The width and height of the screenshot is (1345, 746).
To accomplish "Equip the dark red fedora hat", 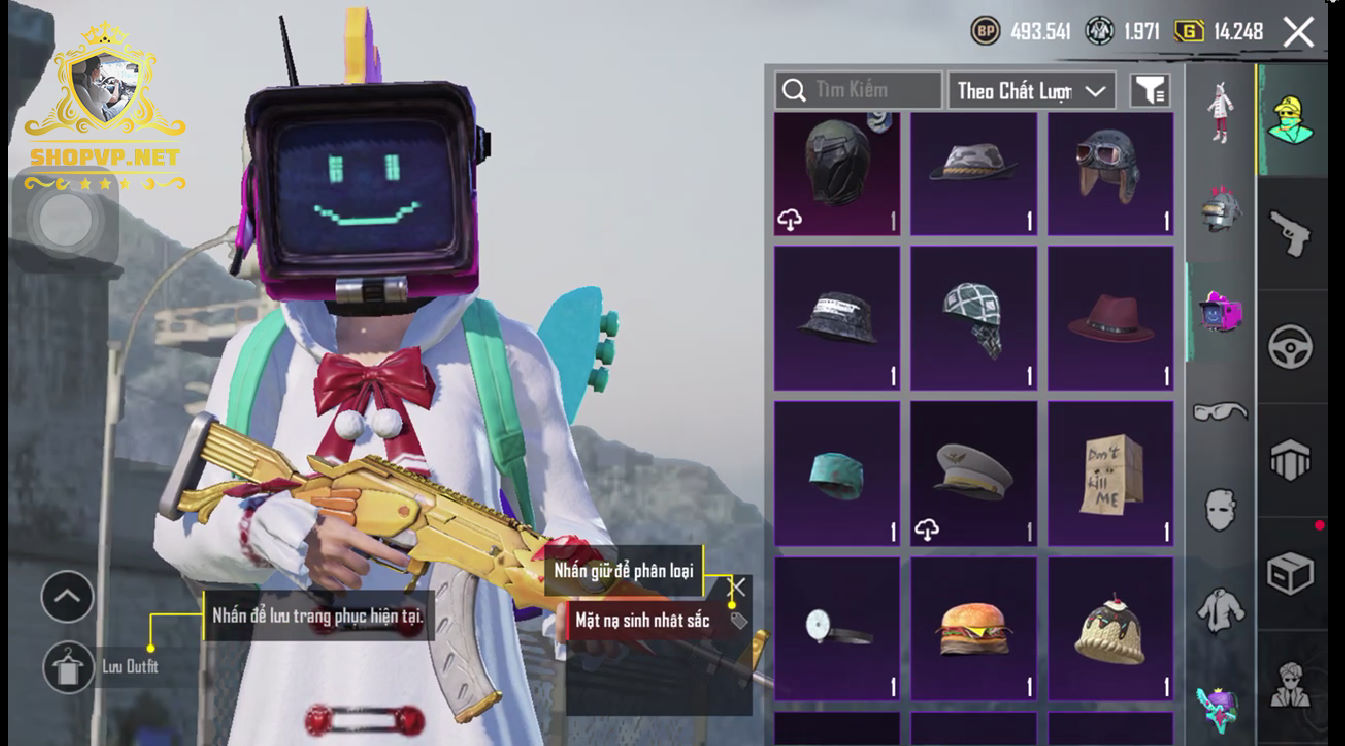I will [x=1110, y=319].
